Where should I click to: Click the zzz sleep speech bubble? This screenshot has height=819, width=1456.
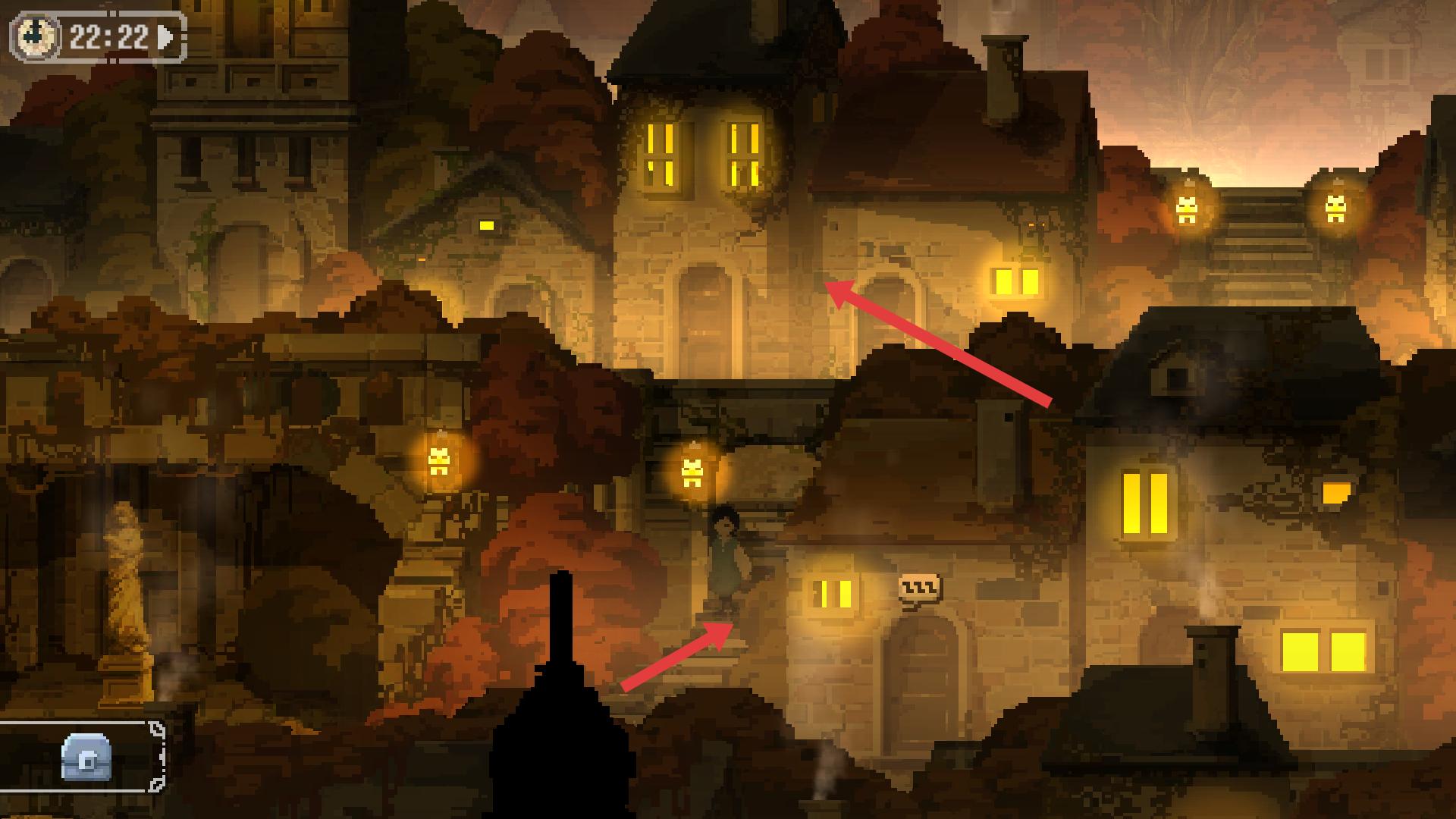pyautogui.click(x=919, y=587)
